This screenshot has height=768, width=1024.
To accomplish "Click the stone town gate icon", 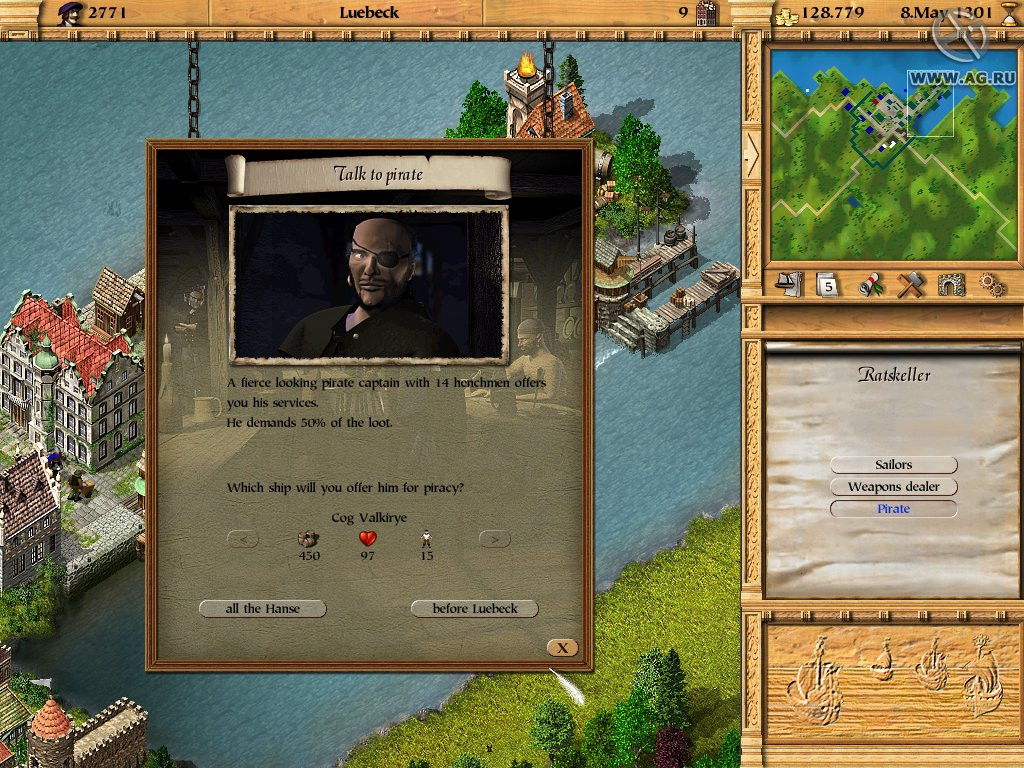I will point(951,285).
